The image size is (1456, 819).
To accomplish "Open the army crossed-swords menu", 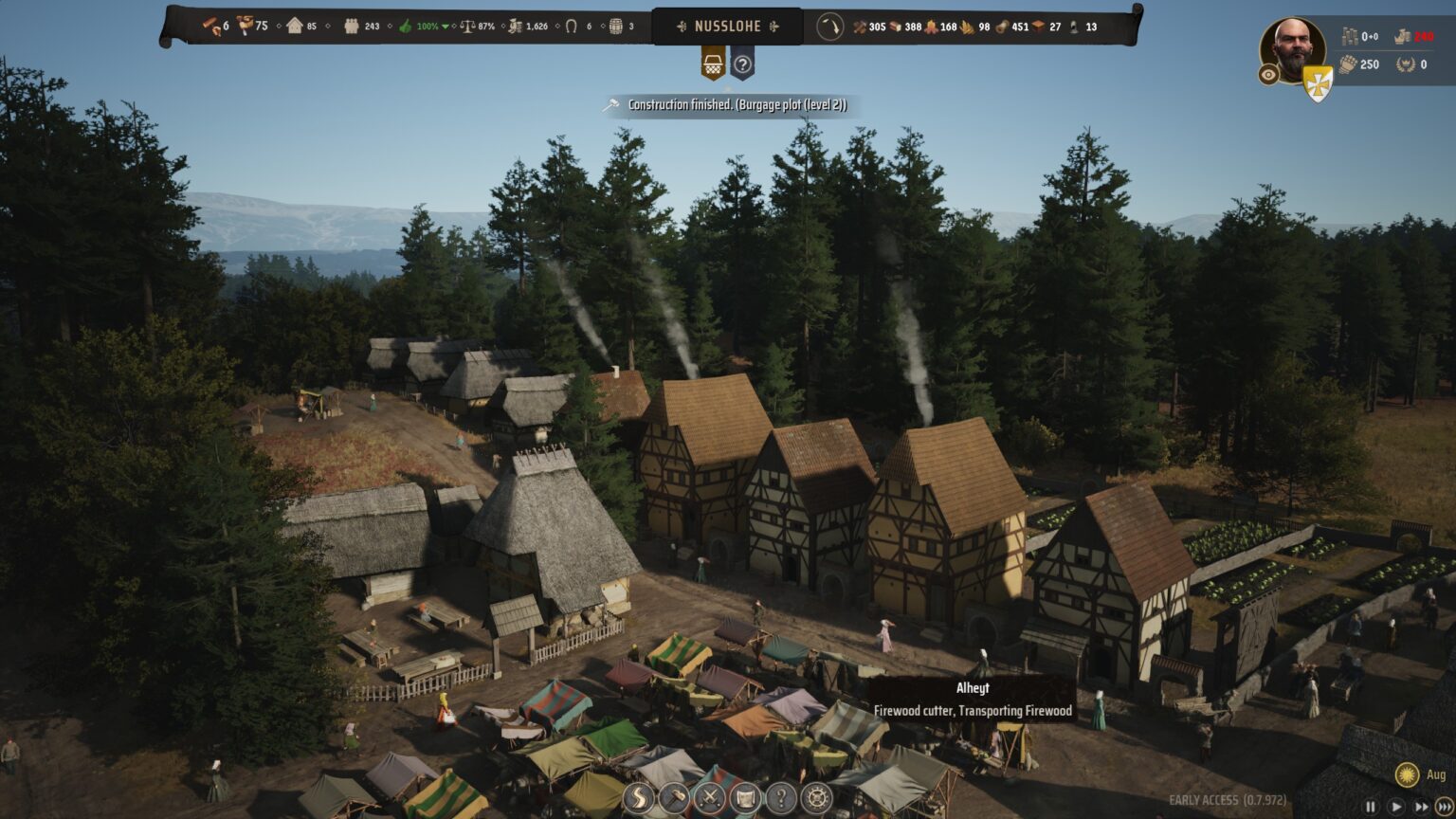I will pos(709,798).
